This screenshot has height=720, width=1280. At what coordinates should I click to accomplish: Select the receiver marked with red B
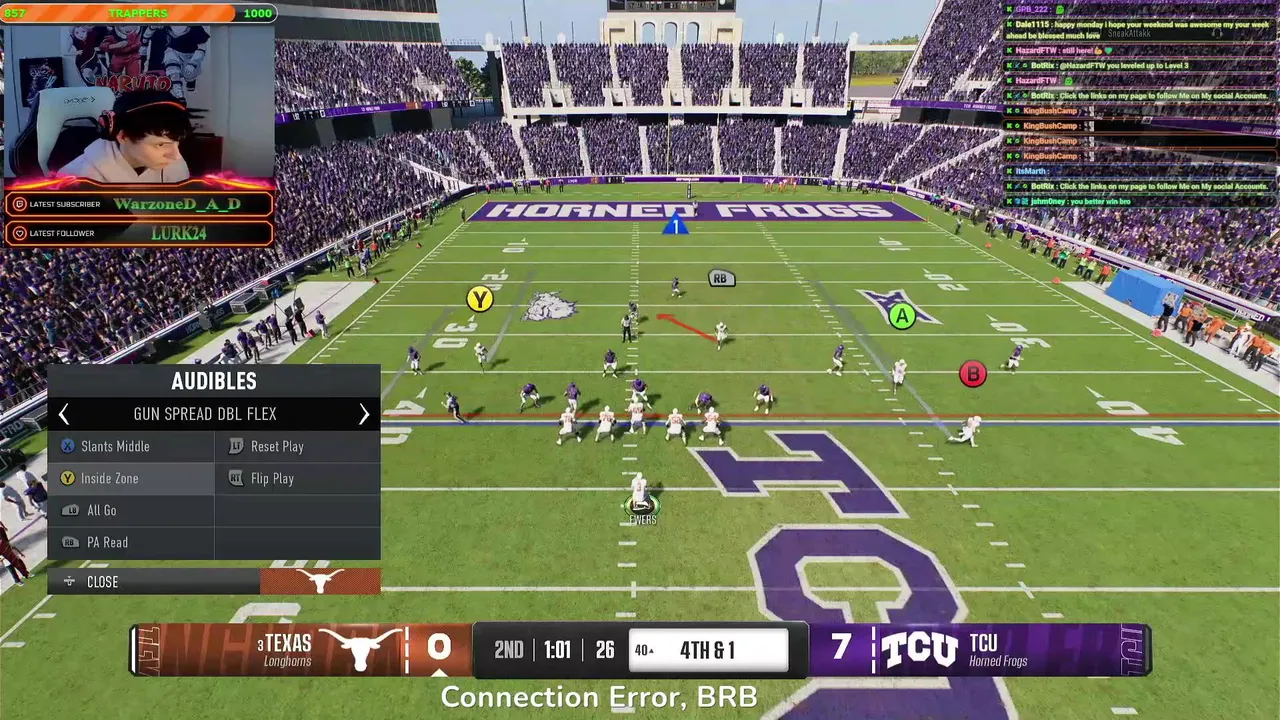[x=972, y=374]
